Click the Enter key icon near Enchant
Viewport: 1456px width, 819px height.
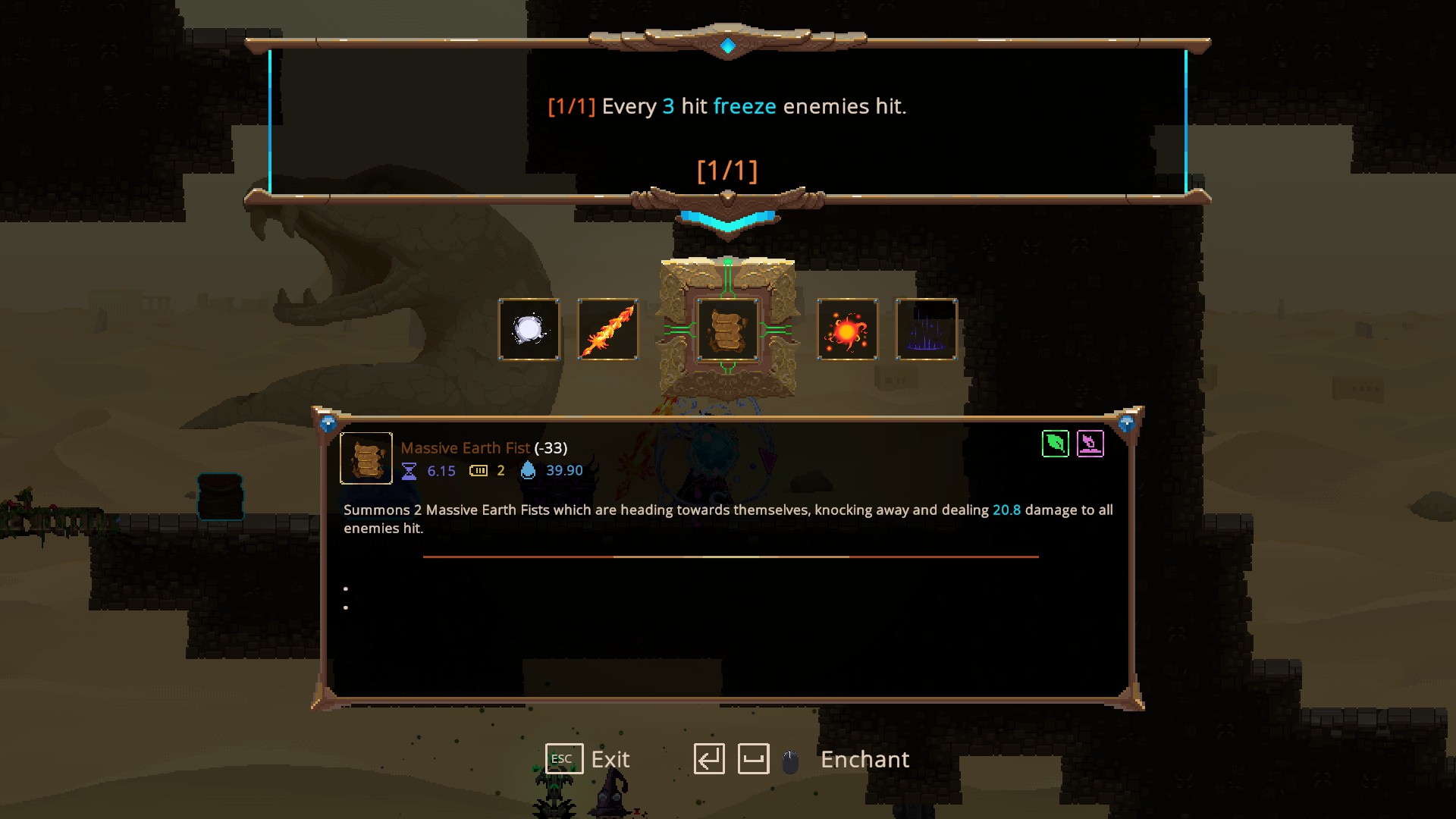(x=710, y=758)
